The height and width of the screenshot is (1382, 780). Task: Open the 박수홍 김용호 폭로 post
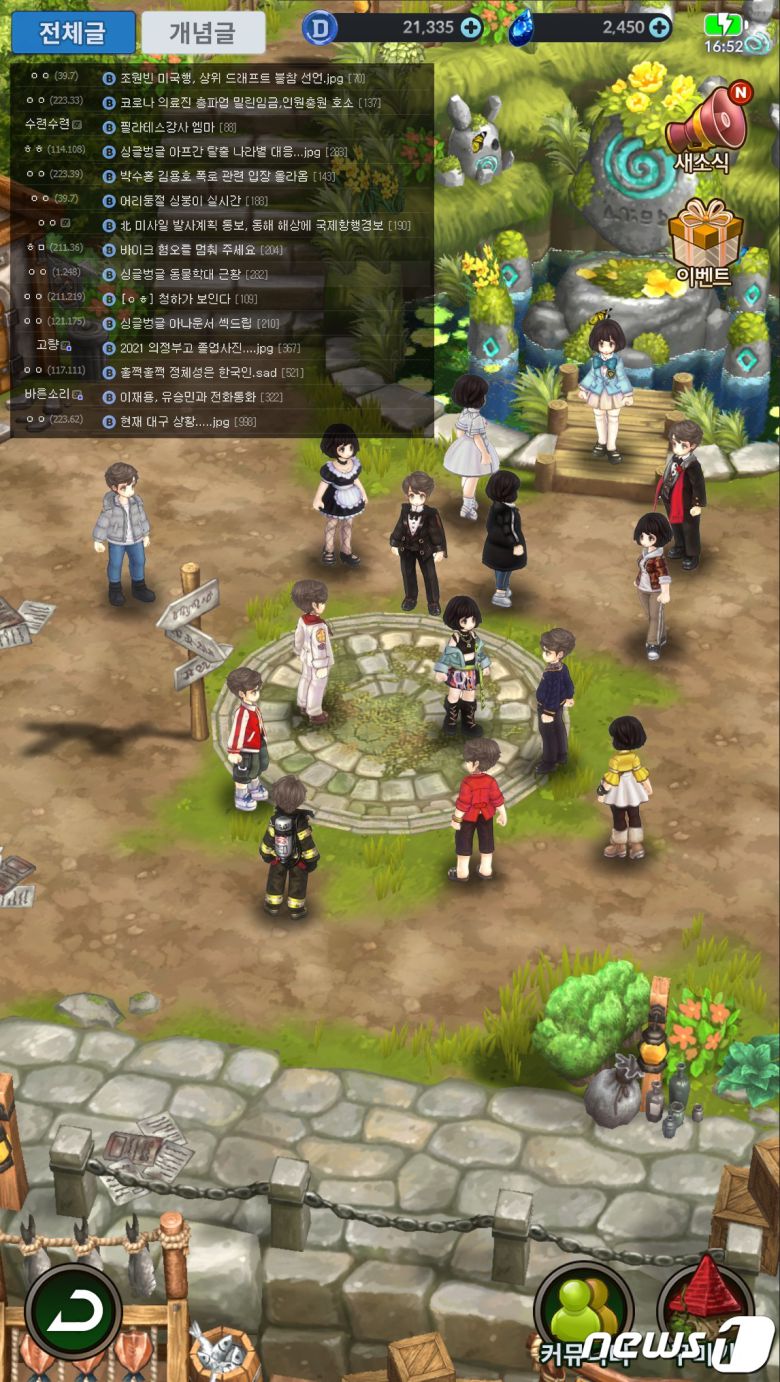pyautogui.click(x=226, y=176)
